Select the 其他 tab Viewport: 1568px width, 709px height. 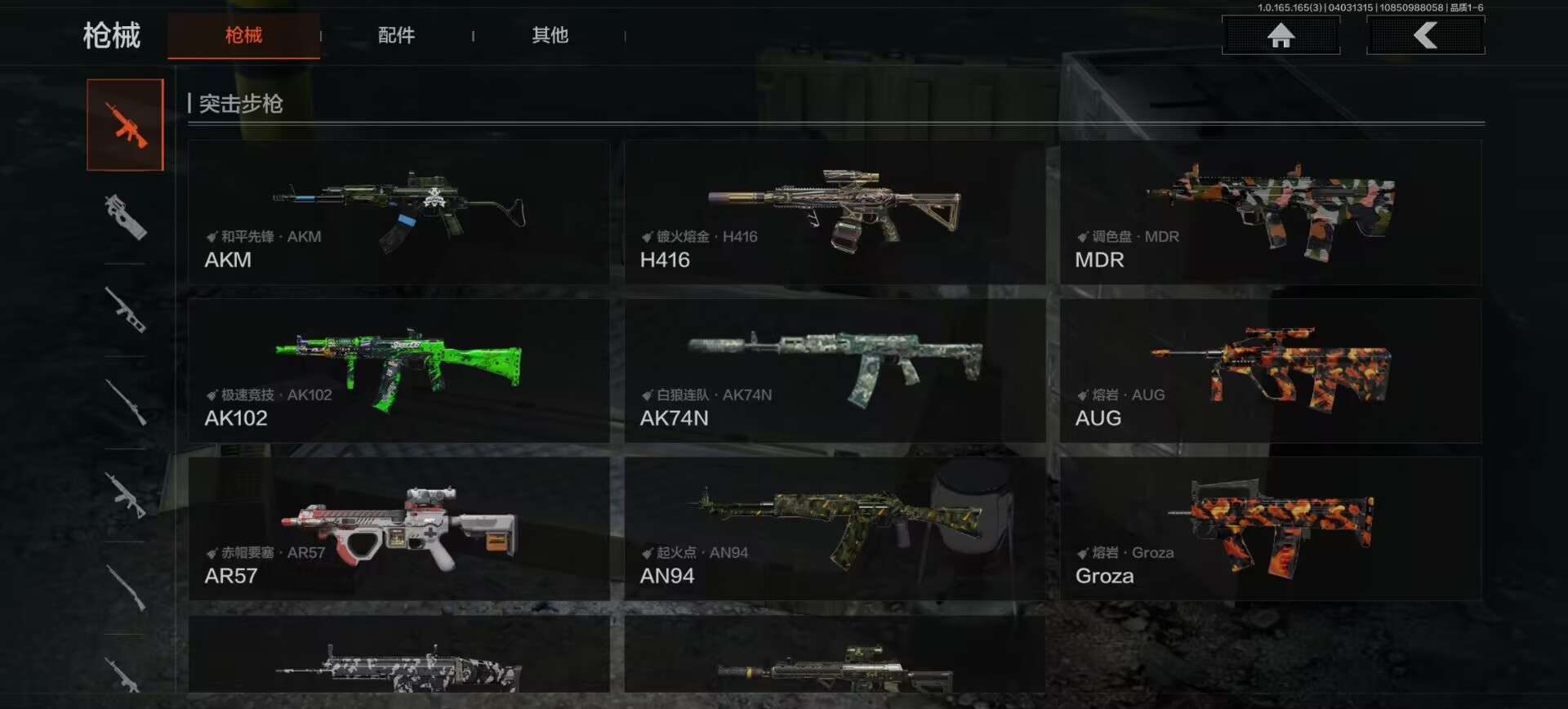pos(550,35)
